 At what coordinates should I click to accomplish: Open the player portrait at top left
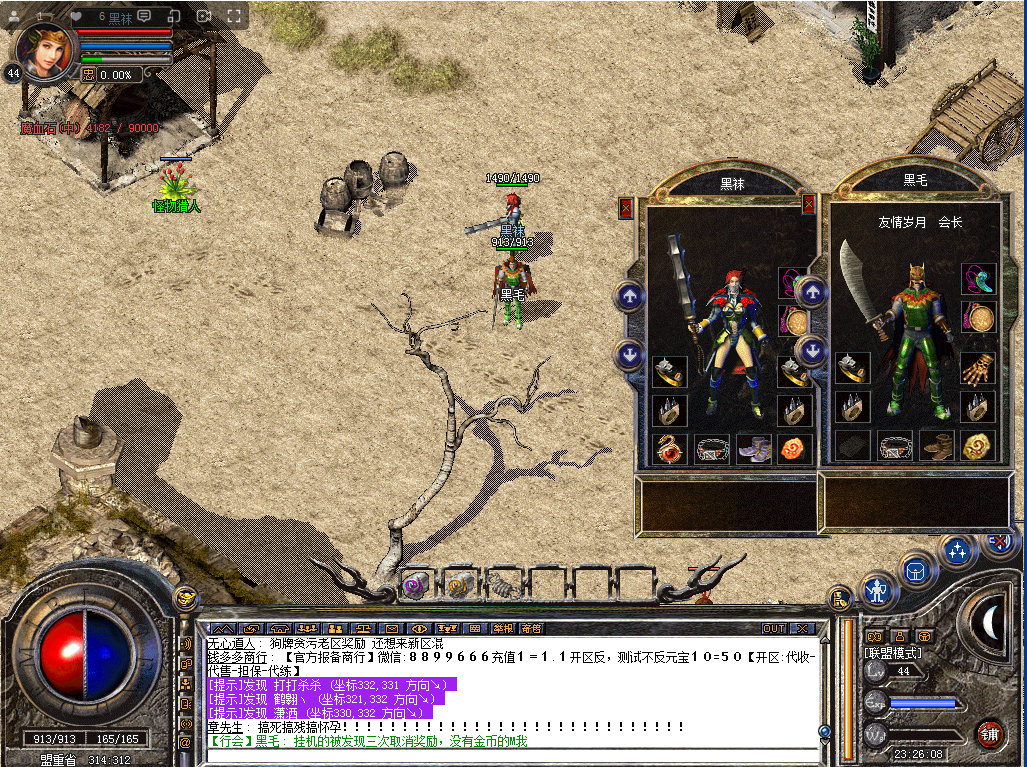tap(46, 50)
